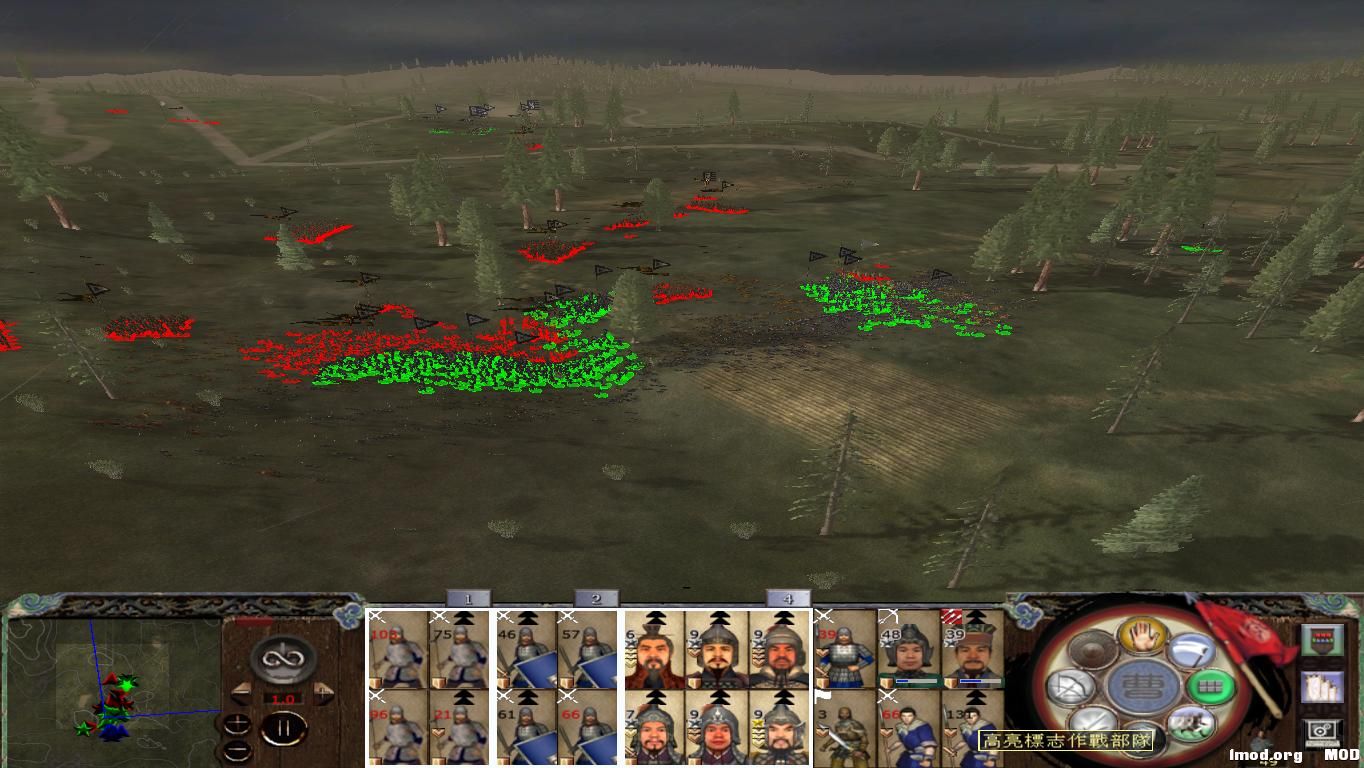Click the camera mode icon at bottom right
Image resolution: width=1364 pixels, height=768 pixels.
(1323, 730)
